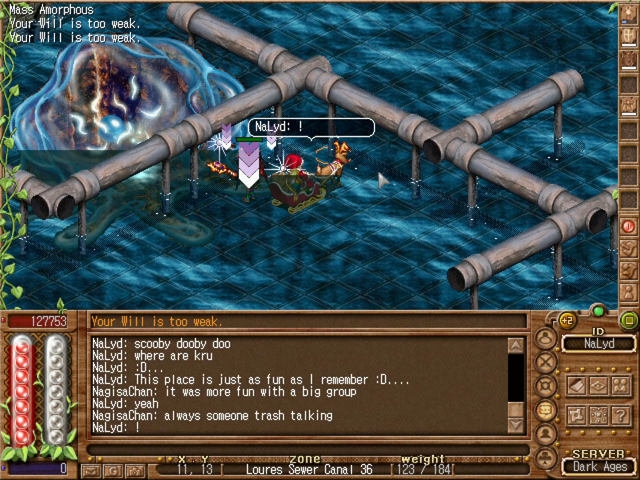Click the club-shaped round panel button
Image resolution: width=640 pixels, height=480 pixels.
[x=546, y=457]
